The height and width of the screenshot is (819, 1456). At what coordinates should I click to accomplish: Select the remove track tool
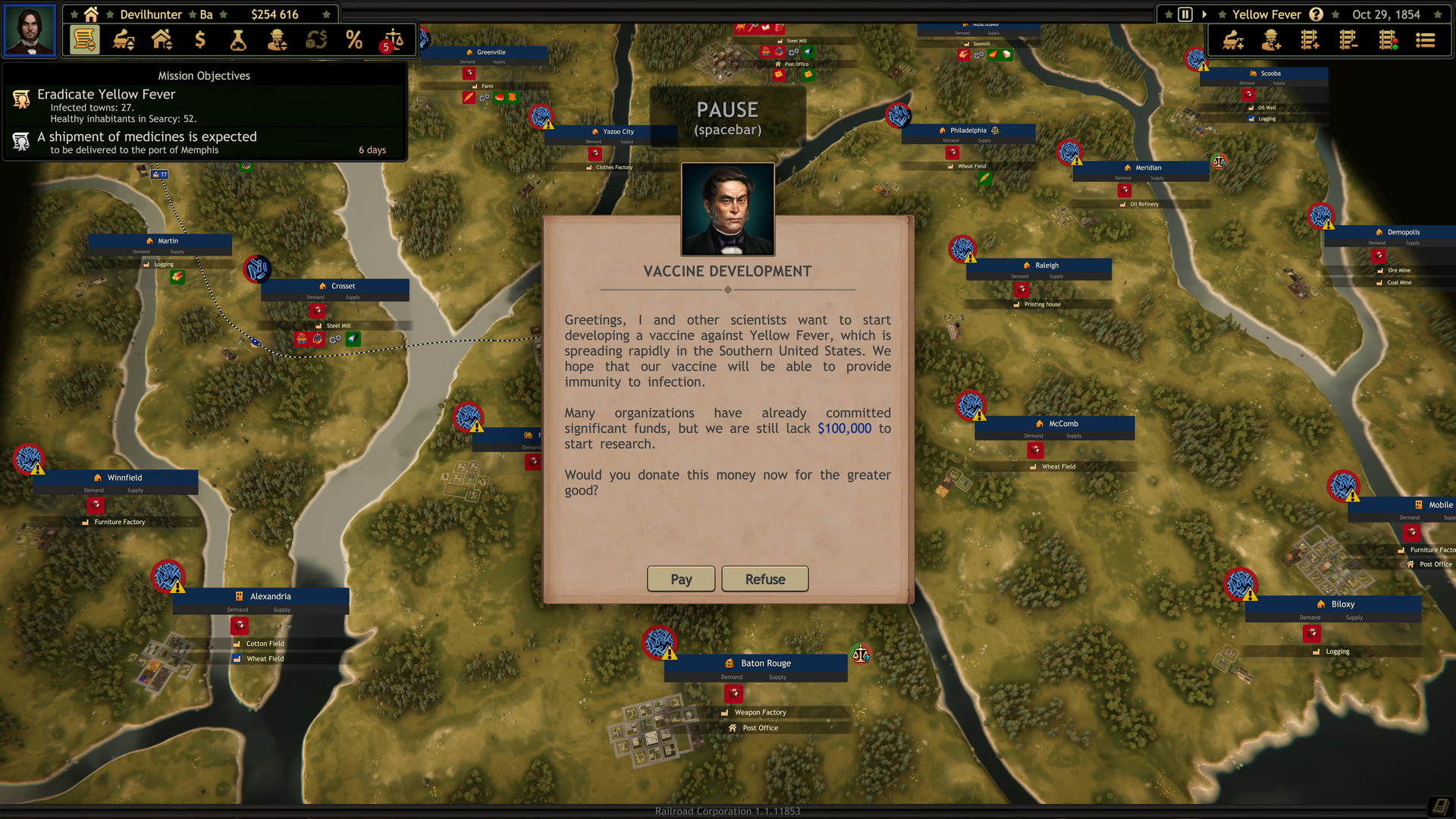pyautogui.click(x=1349, y=39)
